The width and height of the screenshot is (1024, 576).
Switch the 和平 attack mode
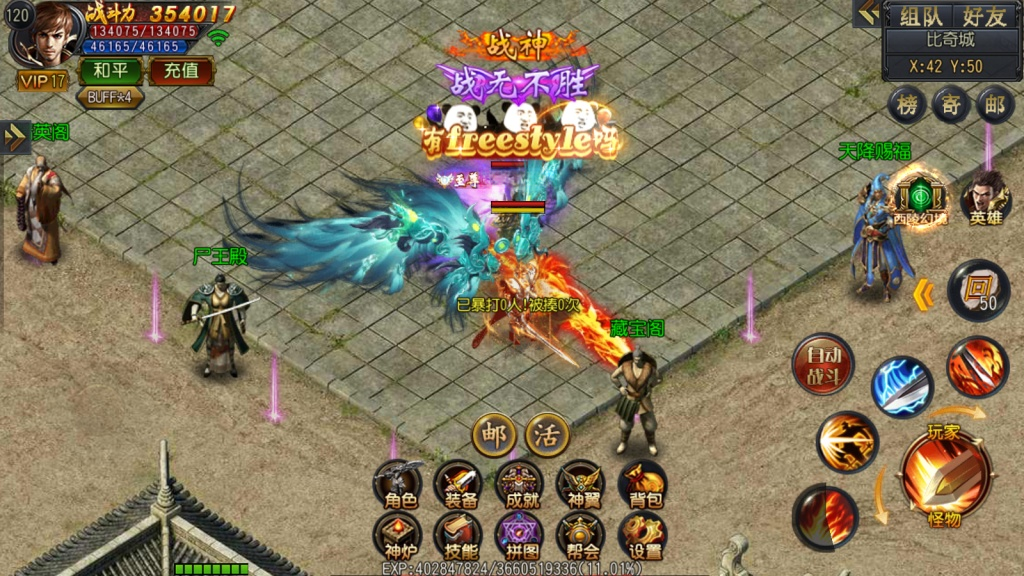[110, 71]
